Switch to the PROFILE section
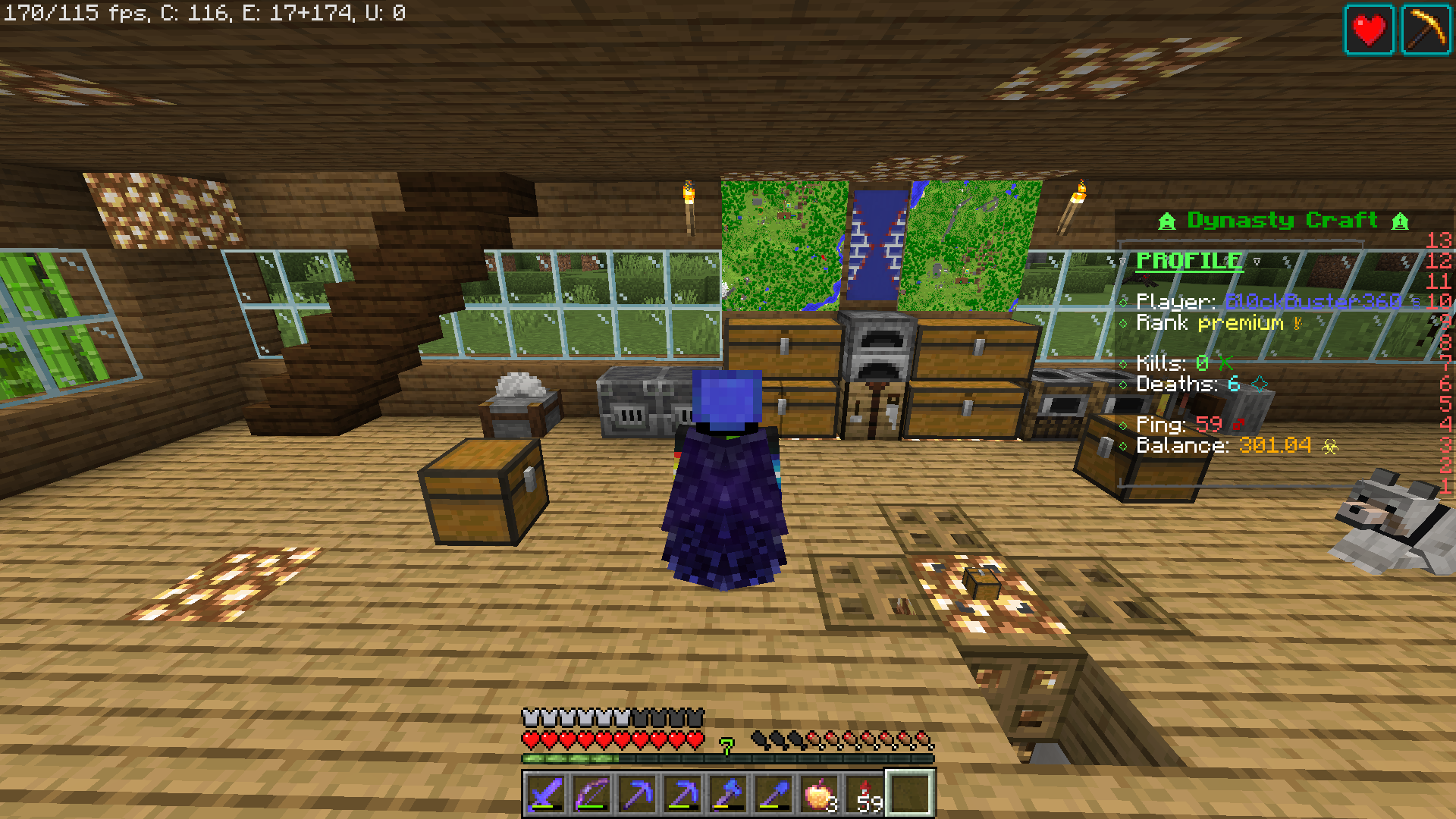This screenshot has height=819, width=1456. click(x=1188, y=261)
